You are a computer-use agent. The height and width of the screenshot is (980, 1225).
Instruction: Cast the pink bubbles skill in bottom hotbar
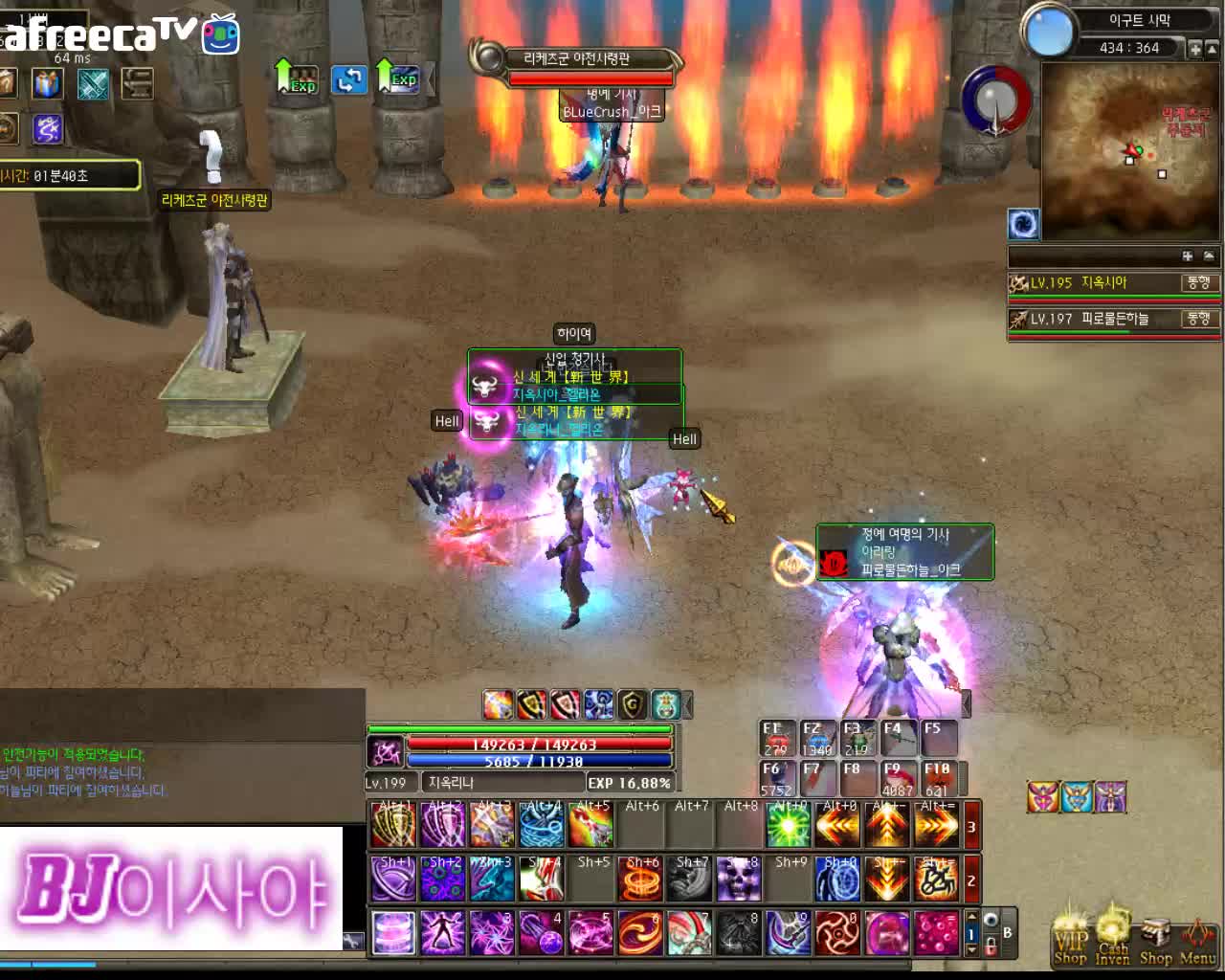click(935, 933)
